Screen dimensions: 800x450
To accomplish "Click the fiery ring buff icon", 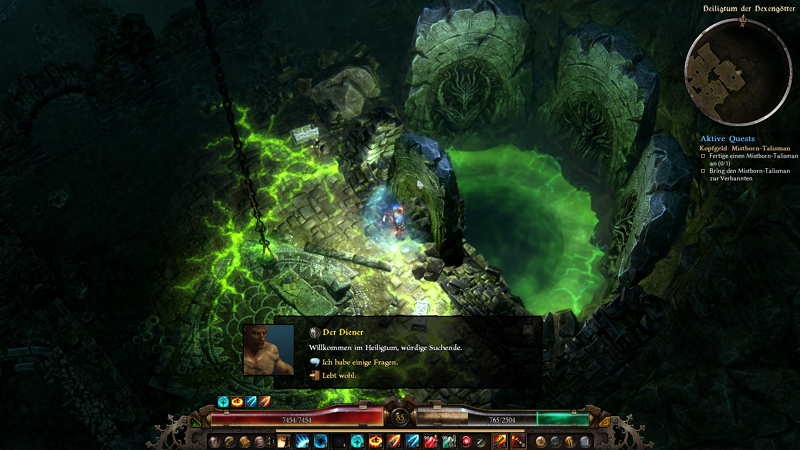I will pyautogui.click(x=237, y=402).
